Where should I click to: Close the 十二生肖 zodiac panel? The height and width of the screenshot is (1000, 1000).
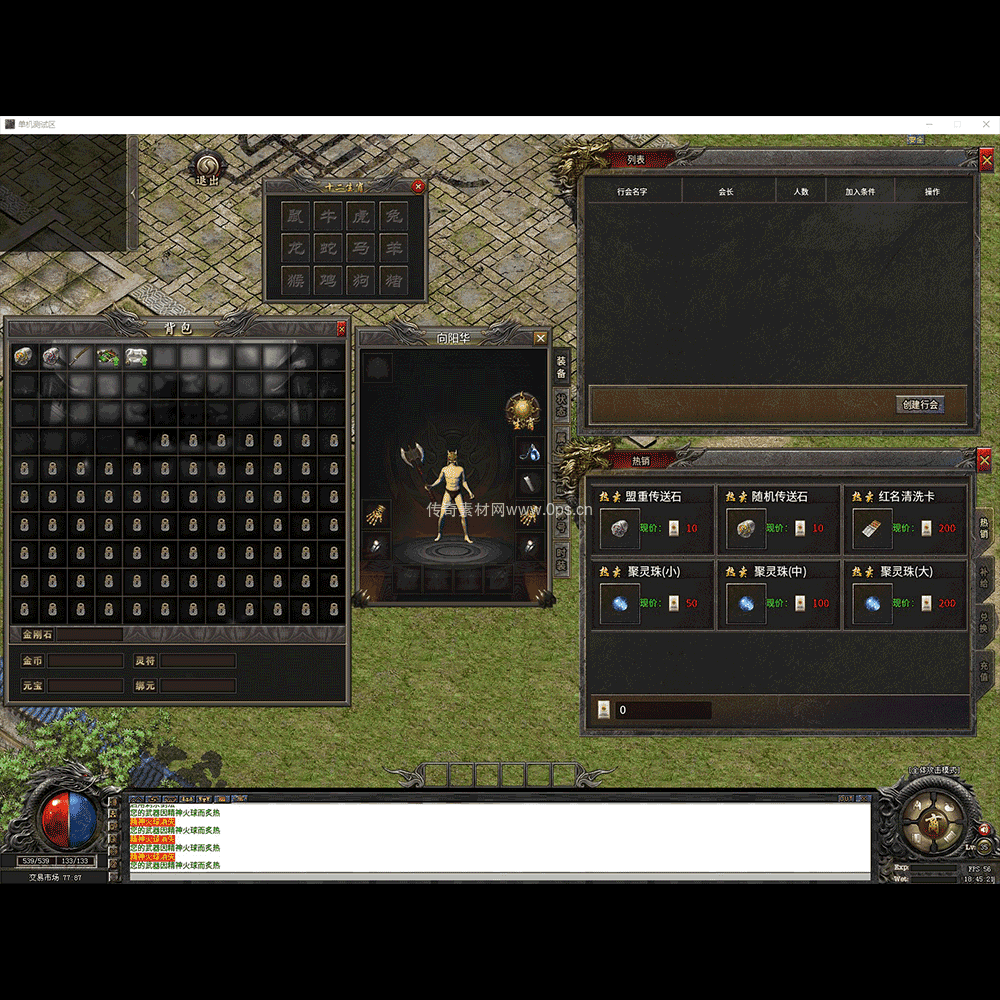[x=418, y=186]
